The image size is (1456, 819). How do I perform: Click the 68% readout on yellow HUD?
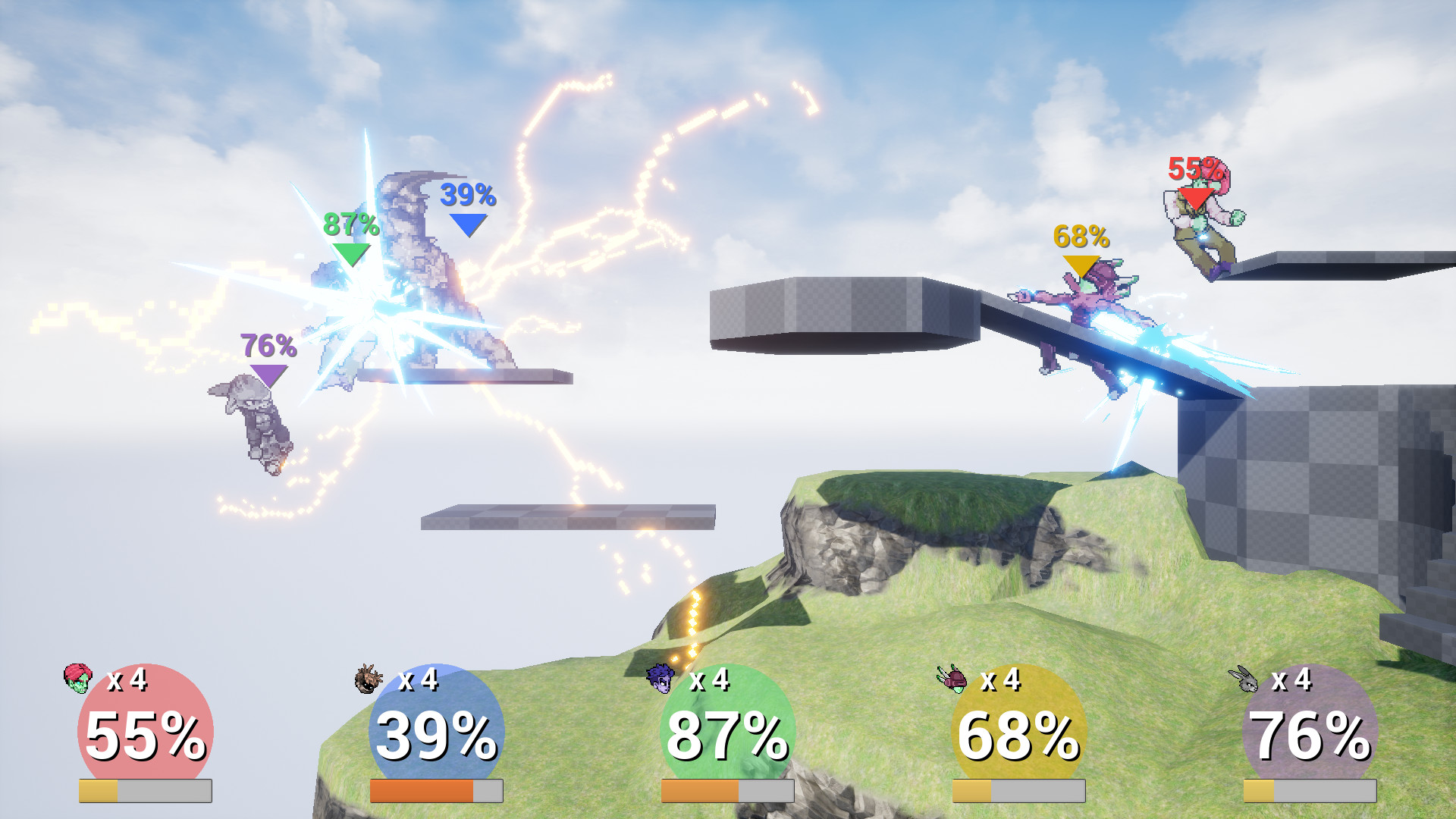pyautogui.click(x=1018, y=732)
